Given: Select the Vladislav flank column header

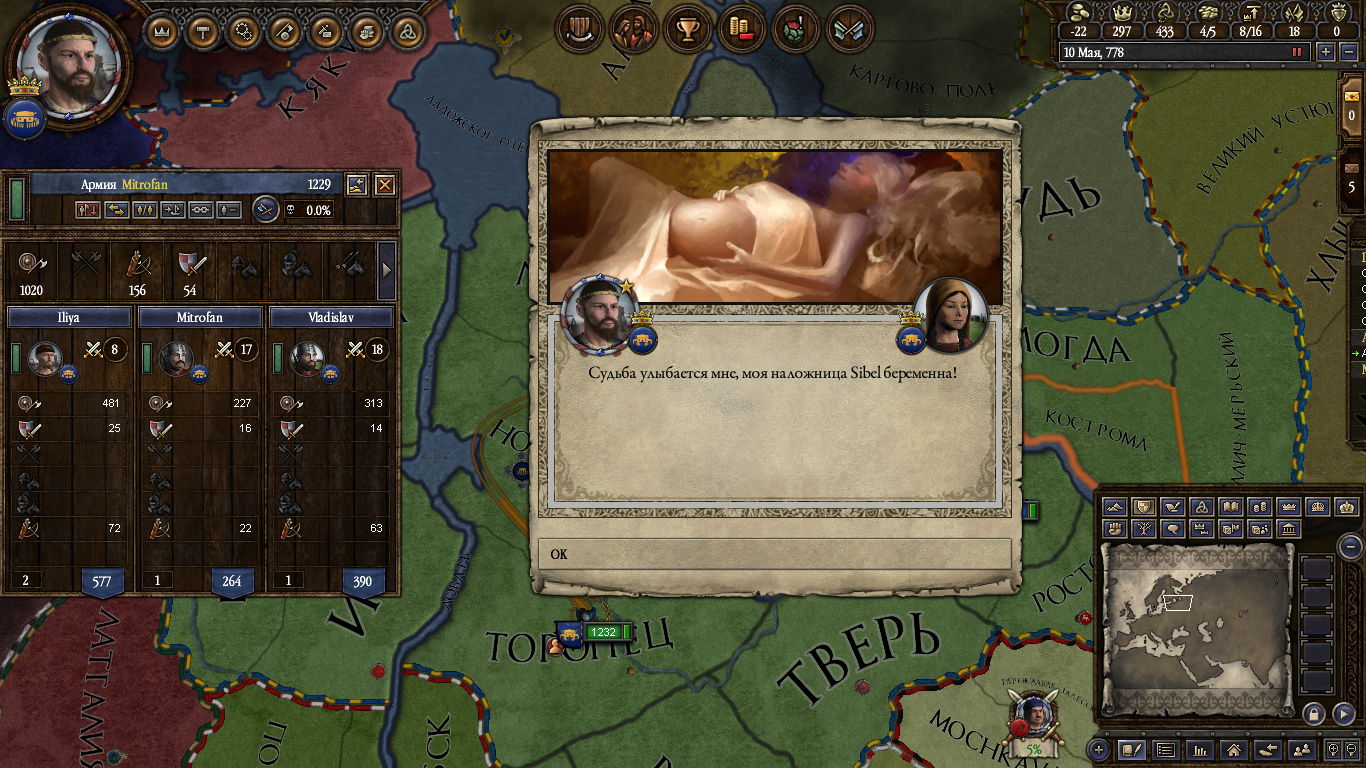Looking at the screenshot, I should click(332, 317).
